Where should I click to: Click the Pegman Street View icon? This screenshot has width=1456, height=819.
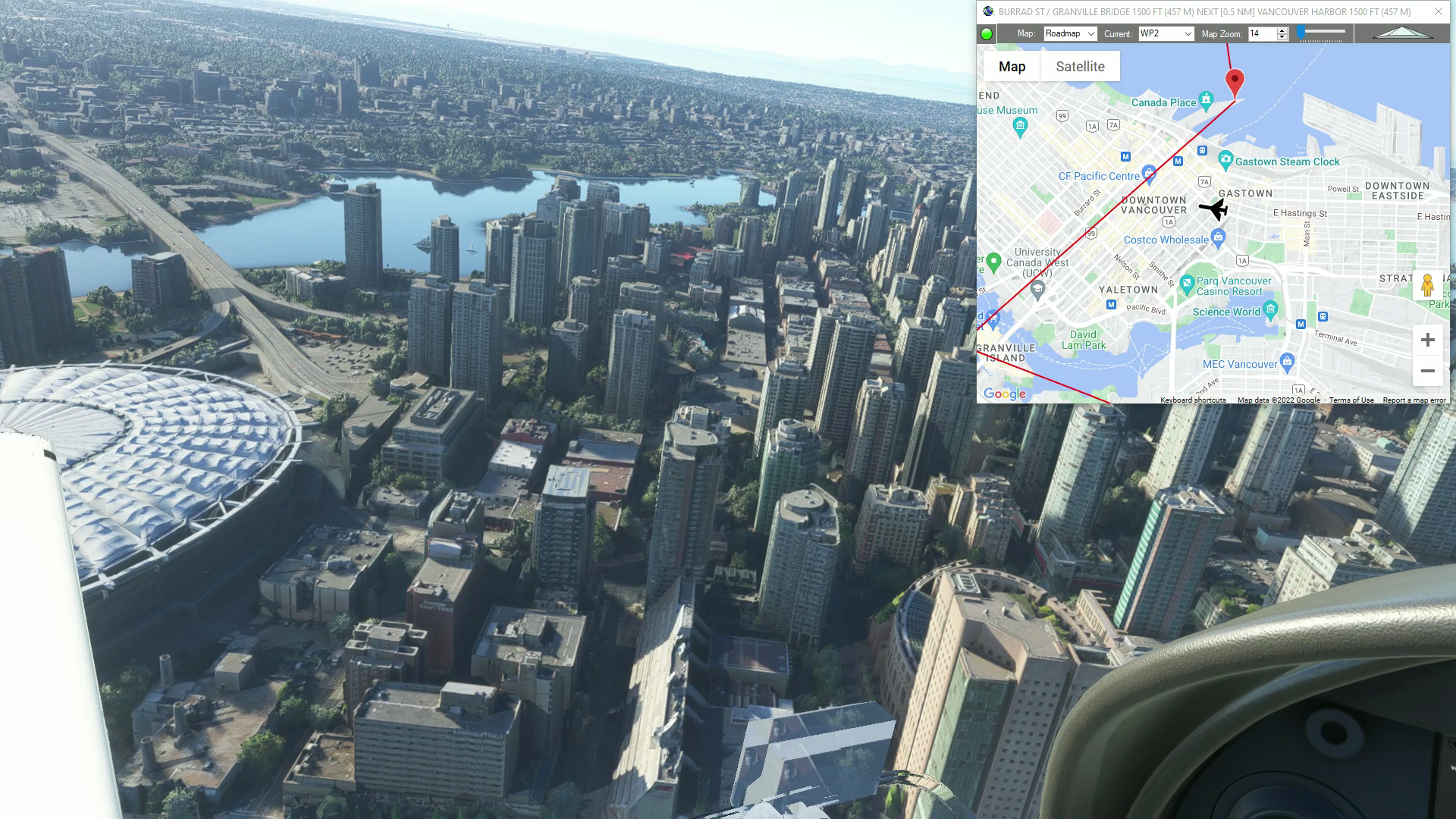1426,286
